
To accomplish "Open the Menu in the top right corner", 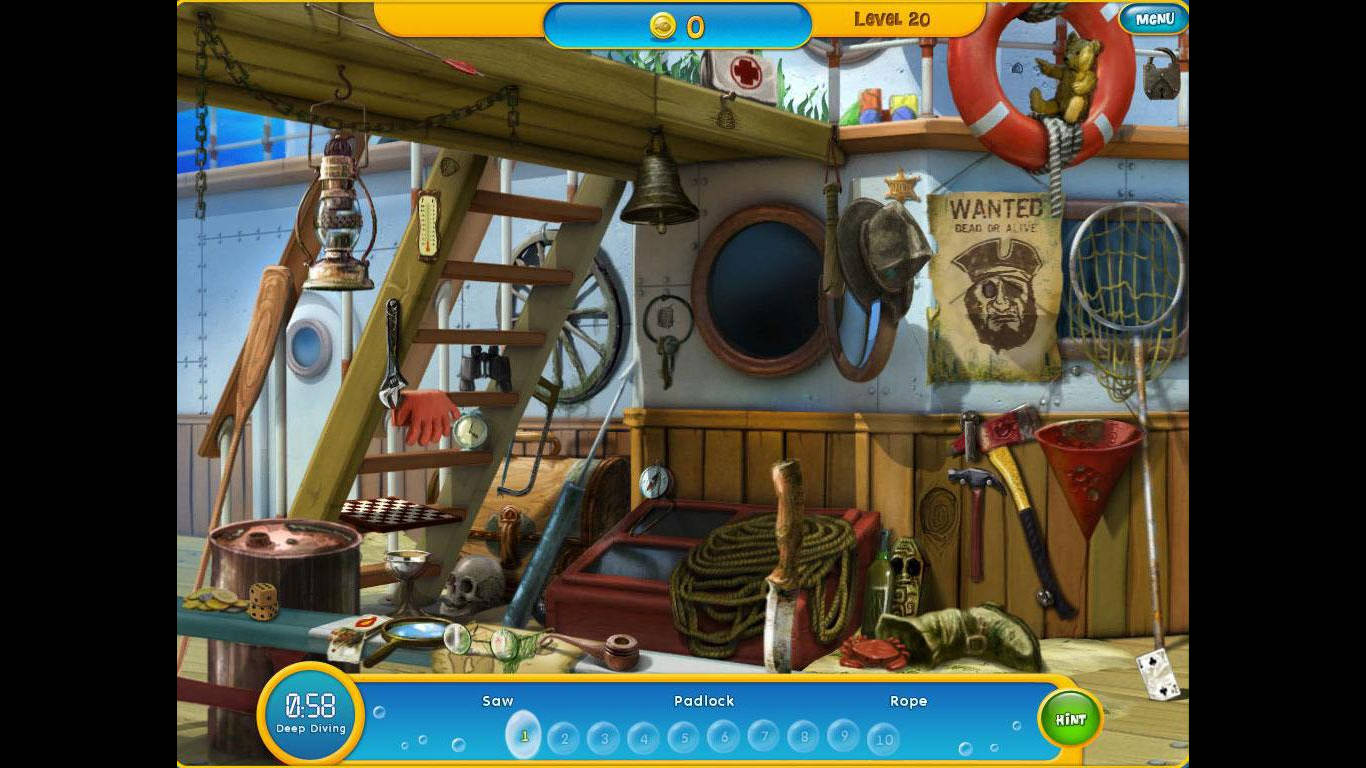I will pyautogui.click(x=1152, y=19).
